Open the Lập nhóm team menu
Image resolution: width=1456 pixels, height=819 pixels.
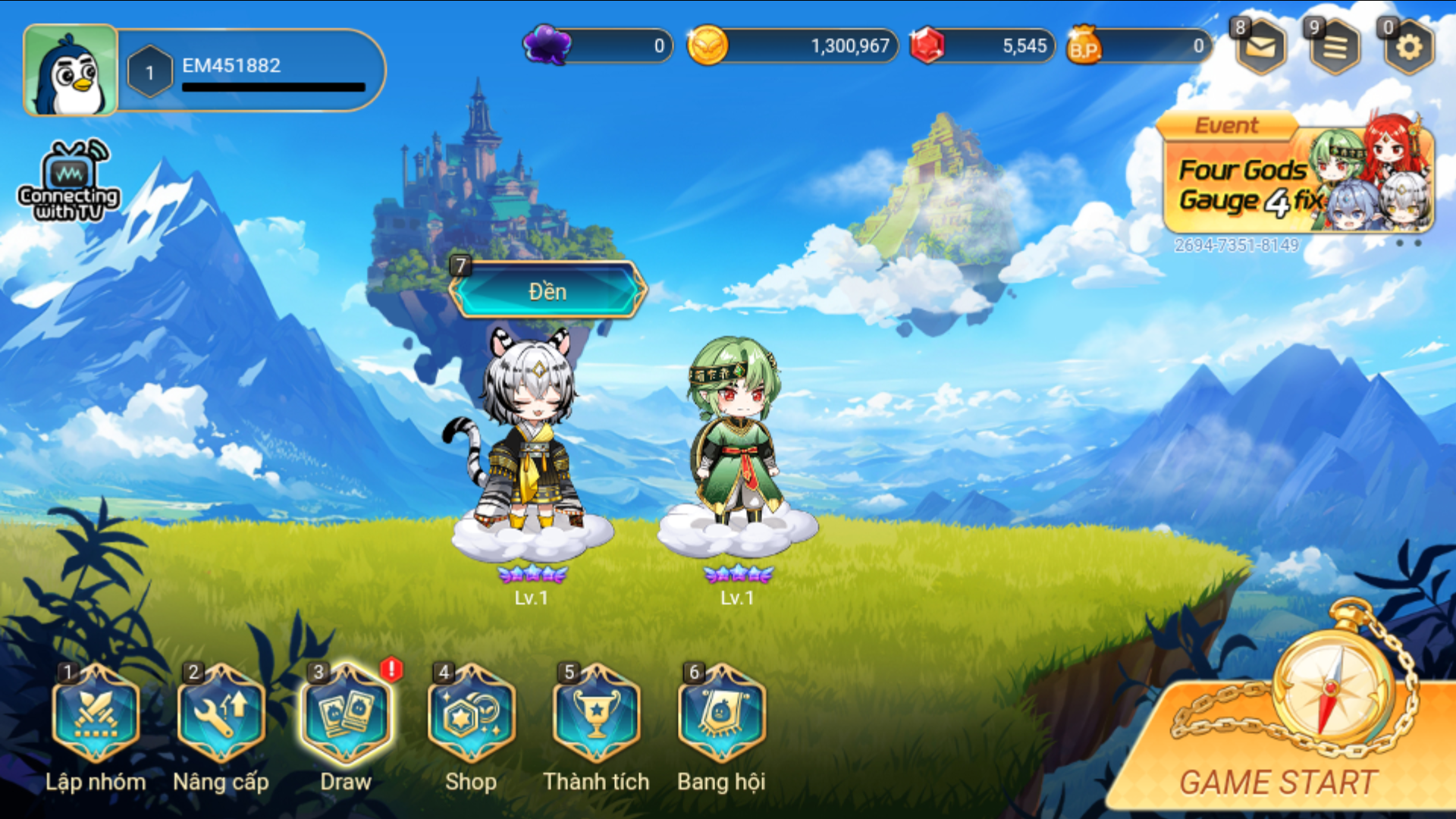tap(96, 714)
